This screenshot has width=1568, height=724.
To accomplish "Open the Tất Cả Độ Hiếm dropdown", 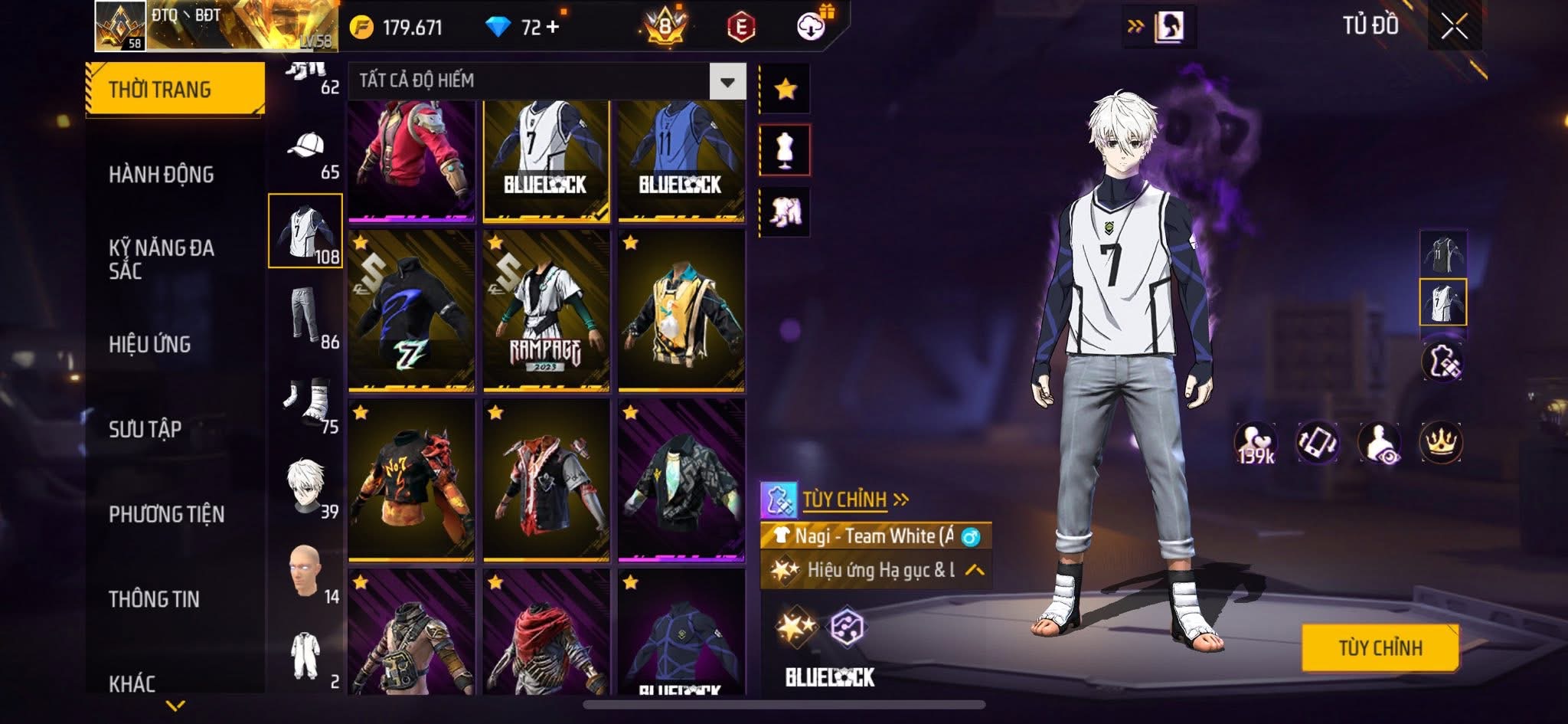I will (727, 81).
